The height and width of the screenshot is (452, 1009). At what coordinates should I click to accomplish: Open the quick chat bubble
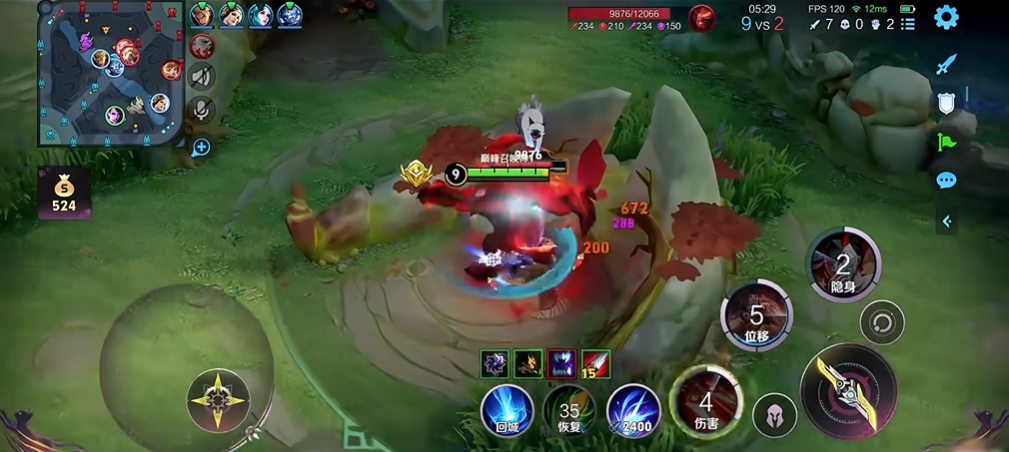coord(946,180)
